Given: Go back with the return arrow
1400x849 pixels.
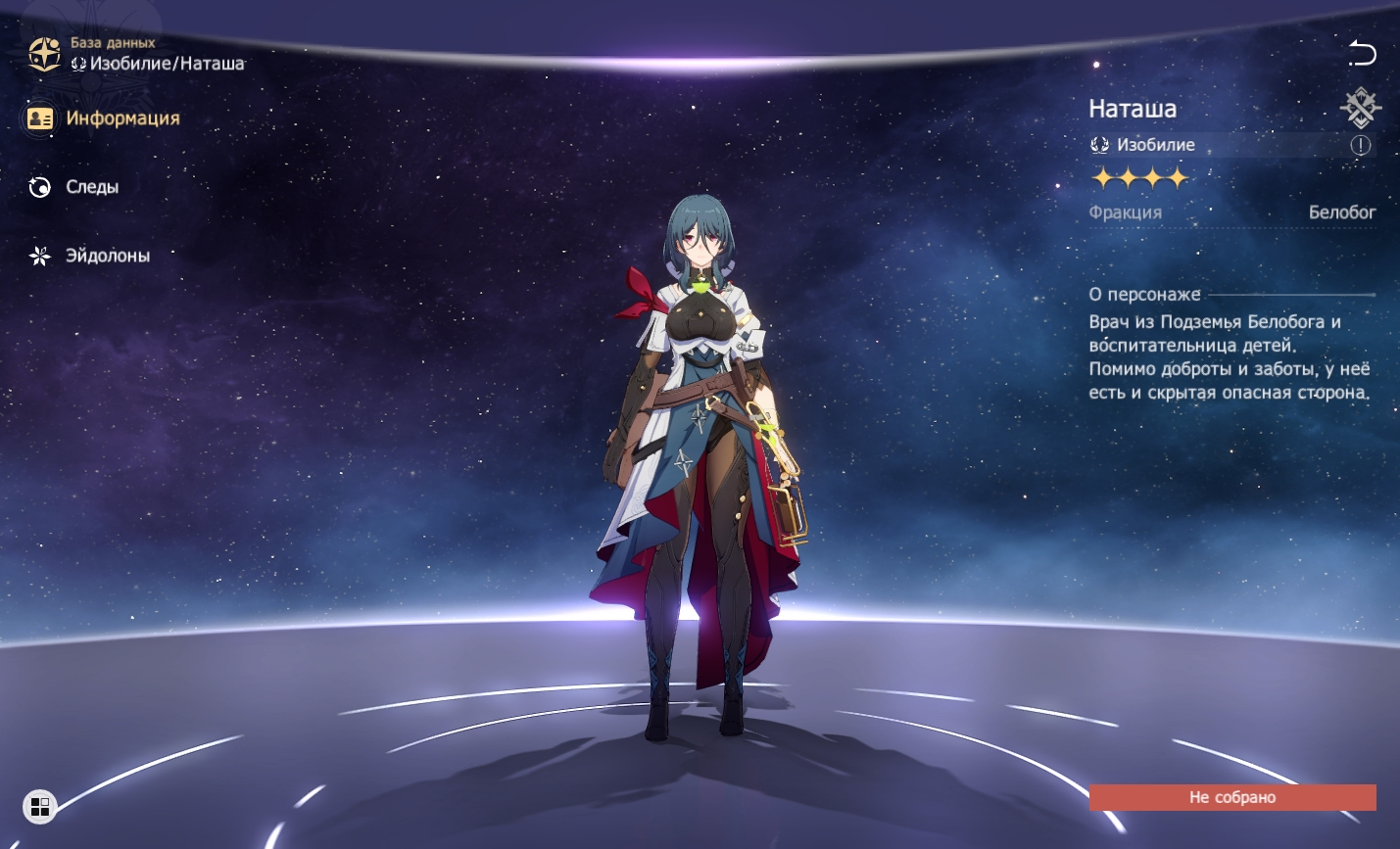Looking at the screenshot, I should coord(1362,53).
